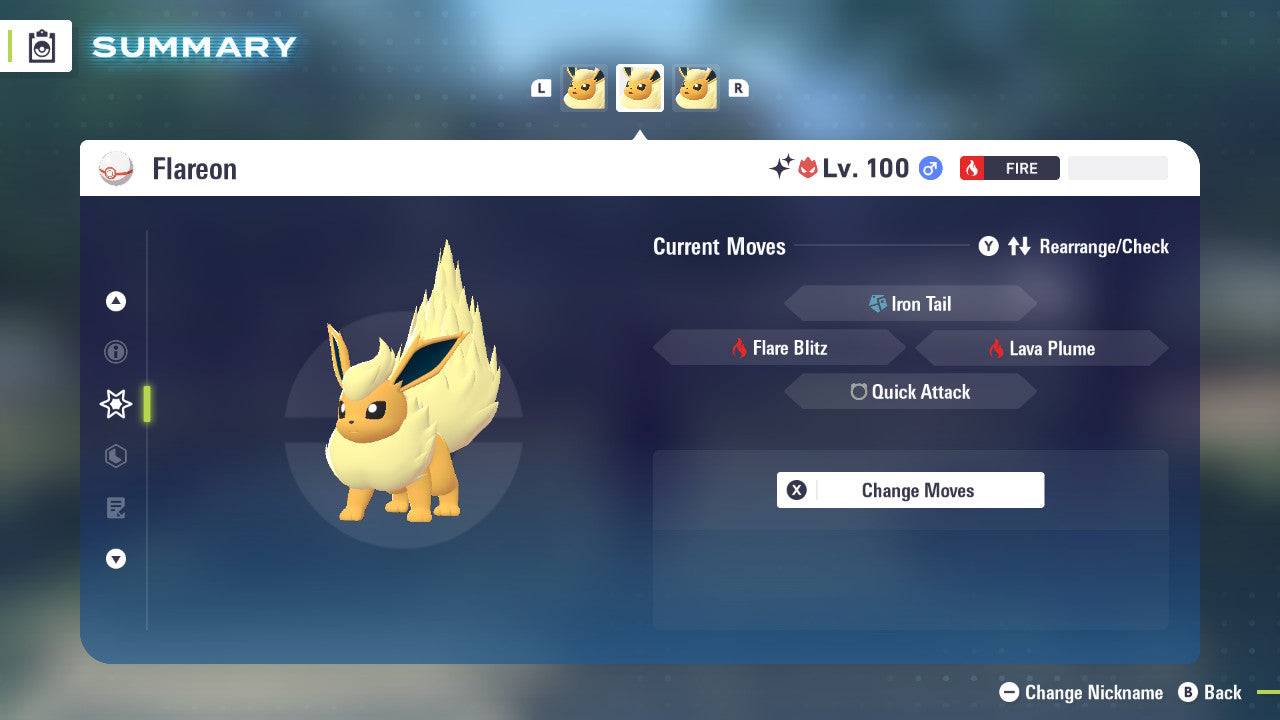Expand upward using the top sidebar arrow
The width and height of the screenshot is (1280, 720).
point(115,301)
